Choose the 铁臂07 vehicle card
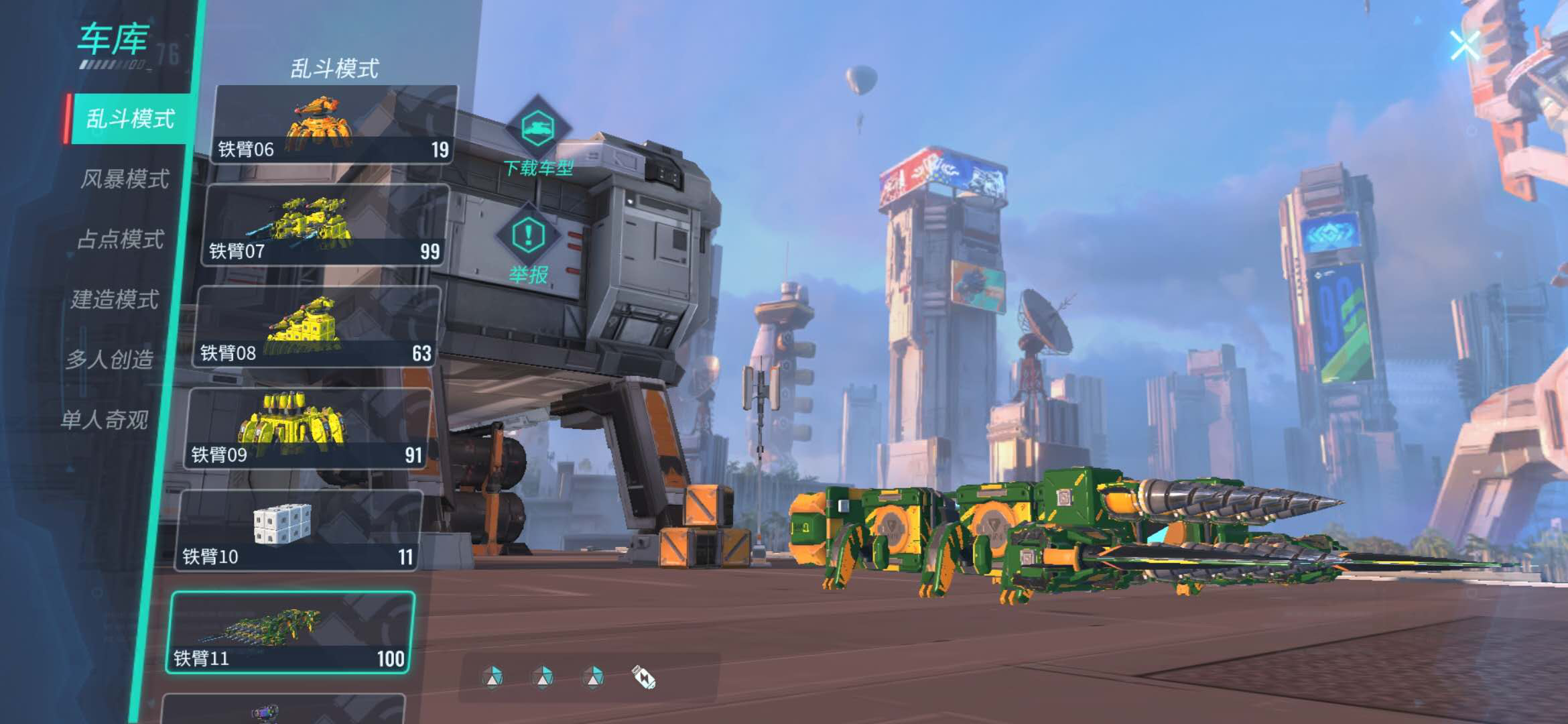 pos(325,226)
